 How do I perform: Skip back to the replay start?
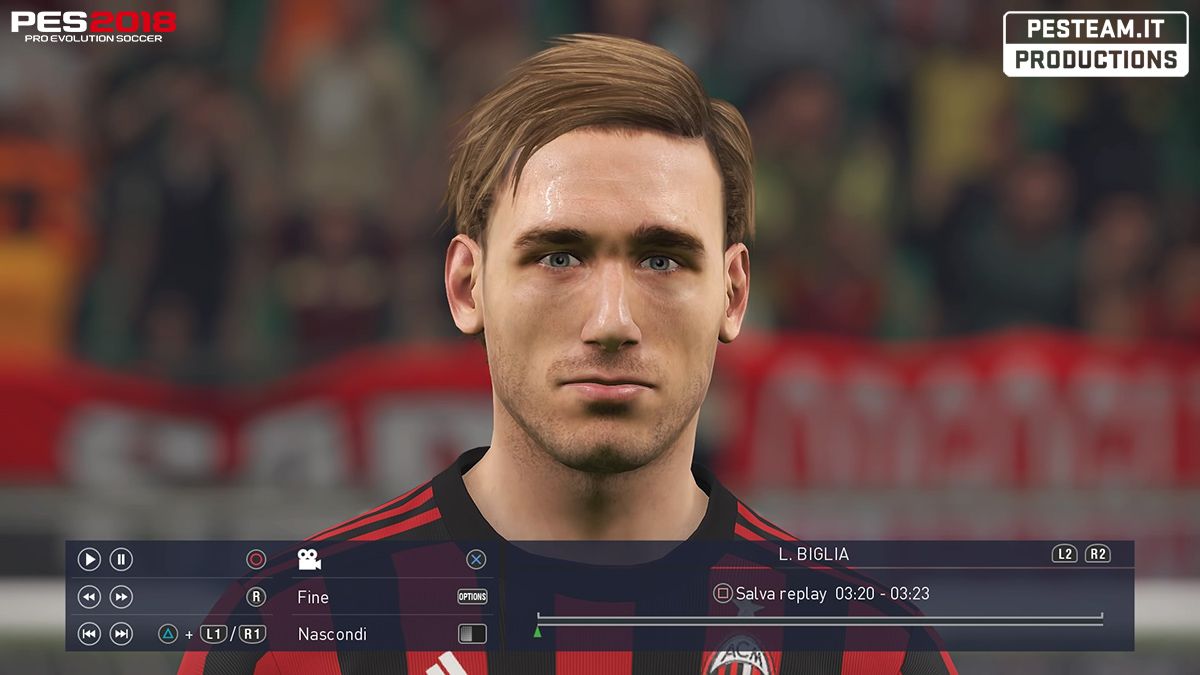pyautogui.click(x=89, y=633)
